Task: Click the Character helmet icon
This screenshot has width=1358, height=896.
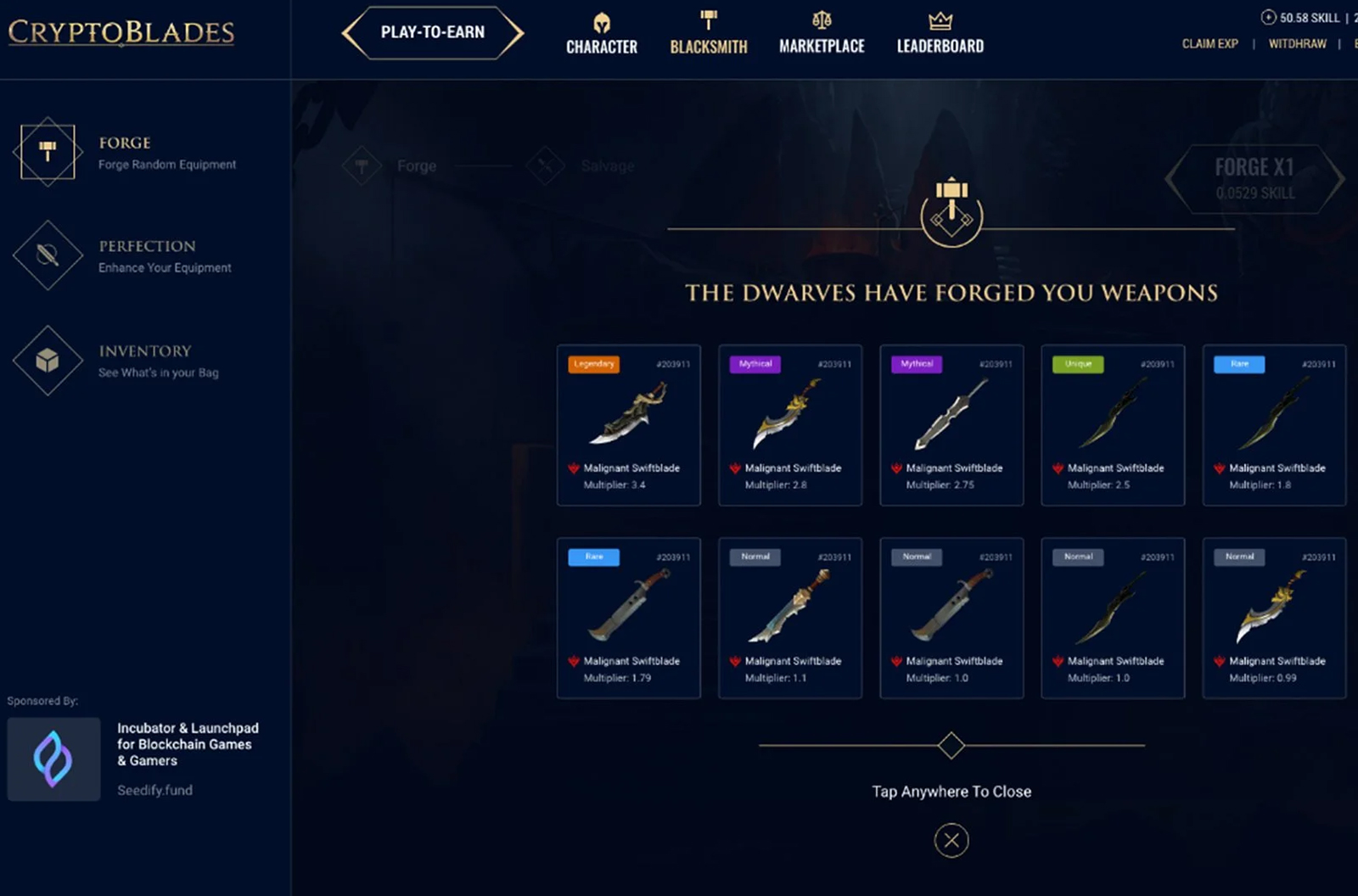Action: (x=601, y=22)
